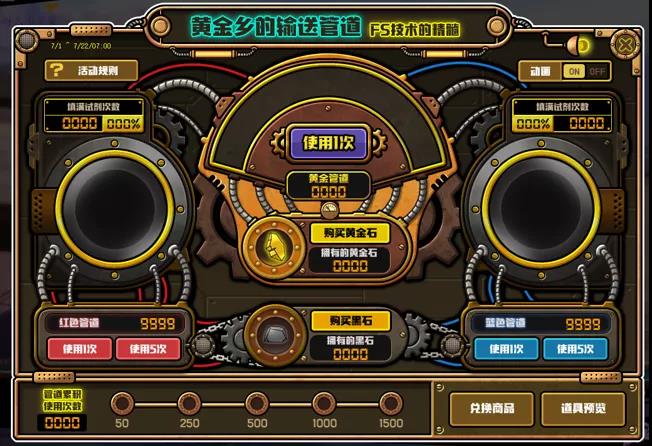
Task: Use the blue pipeline five times
Action: (x=575, y=349)
